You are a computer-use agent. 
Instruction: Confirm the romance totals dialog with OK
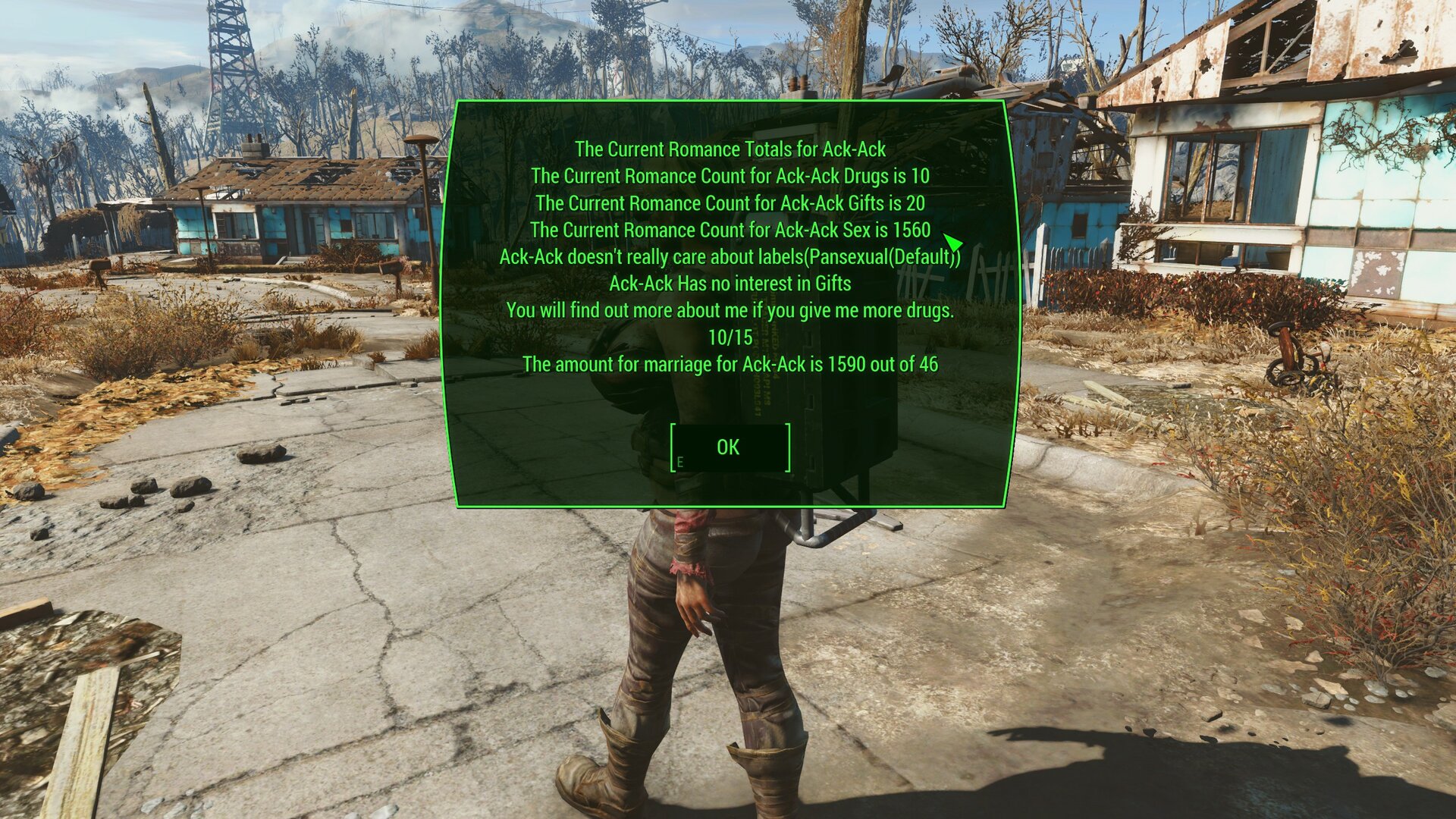coord(729,447)
